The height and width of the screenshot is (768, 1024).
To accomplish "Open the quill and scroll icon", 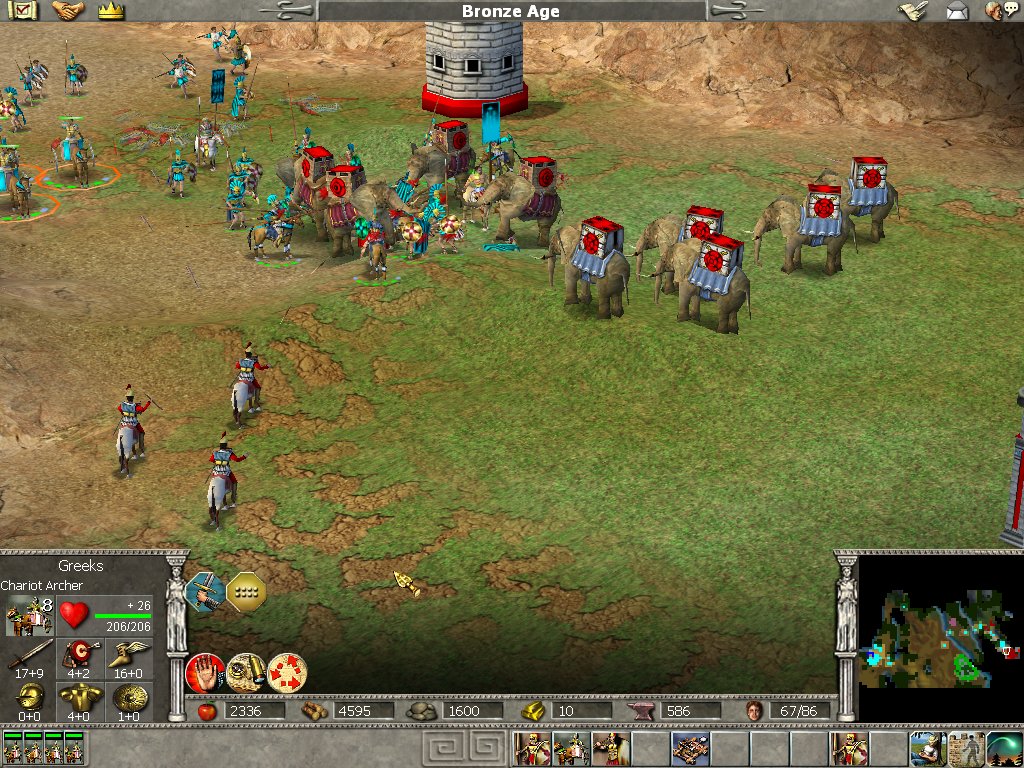I will pyautogui.click(x=911, y=11).
